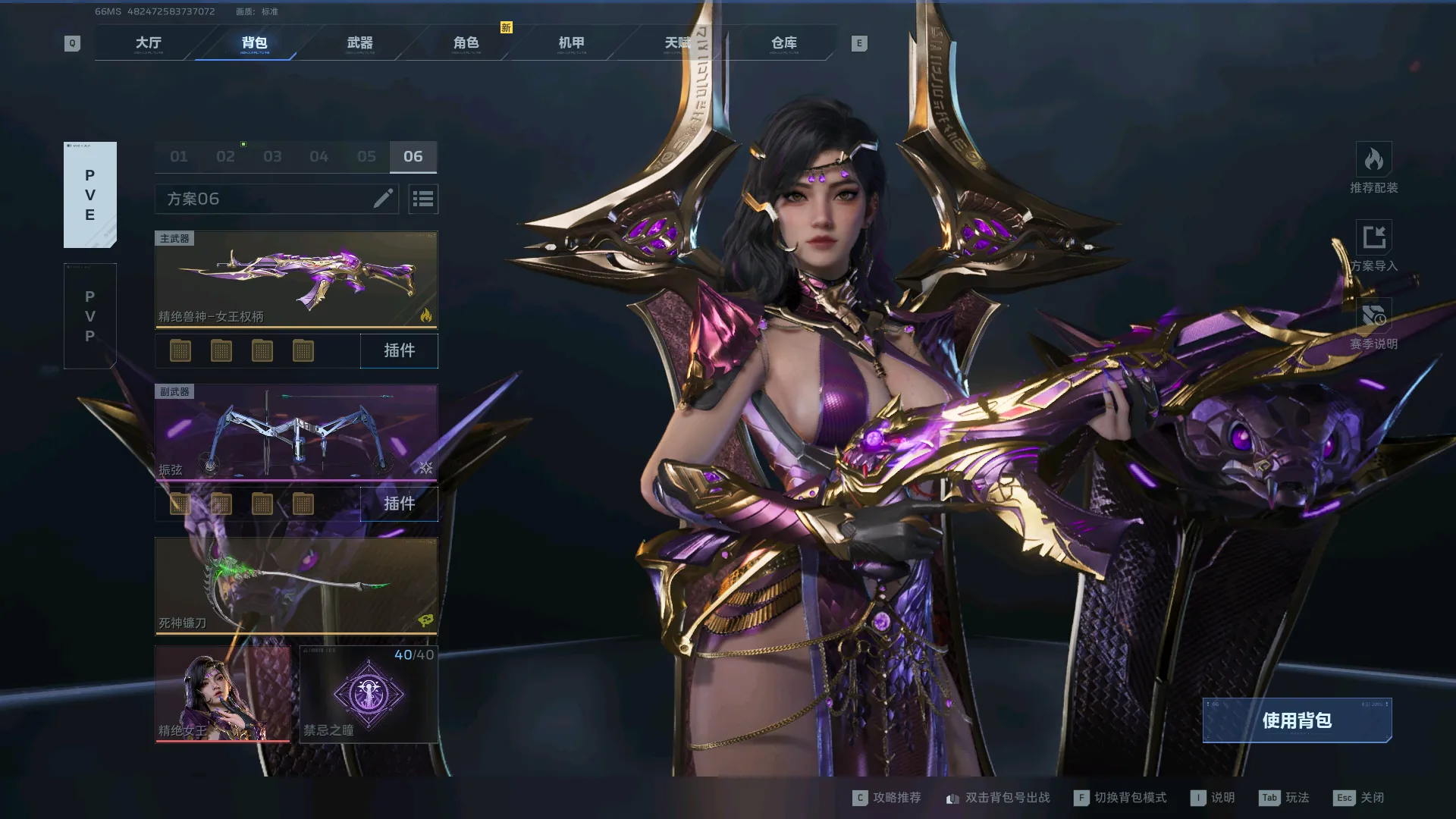Click the 使用背包 use backpack button
This screenshot has height=819, width=1456.
[x=1297, y=720]
